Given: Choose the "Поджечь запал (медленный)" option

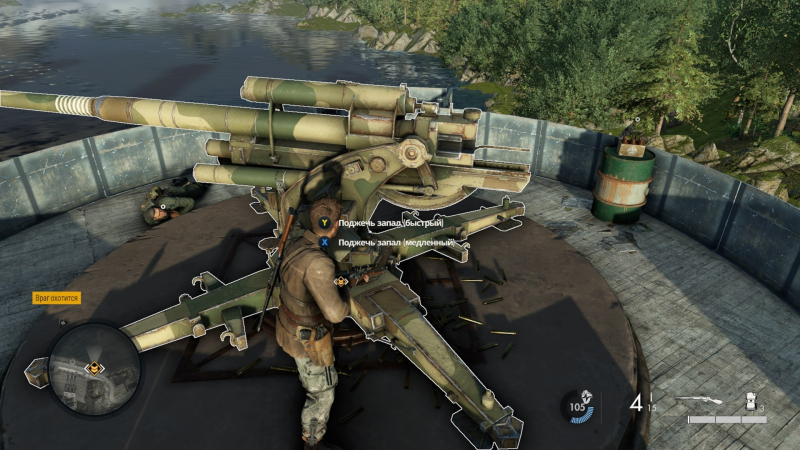Looking at the screenshot, I should pyautogui.click(x=395, y=242).
